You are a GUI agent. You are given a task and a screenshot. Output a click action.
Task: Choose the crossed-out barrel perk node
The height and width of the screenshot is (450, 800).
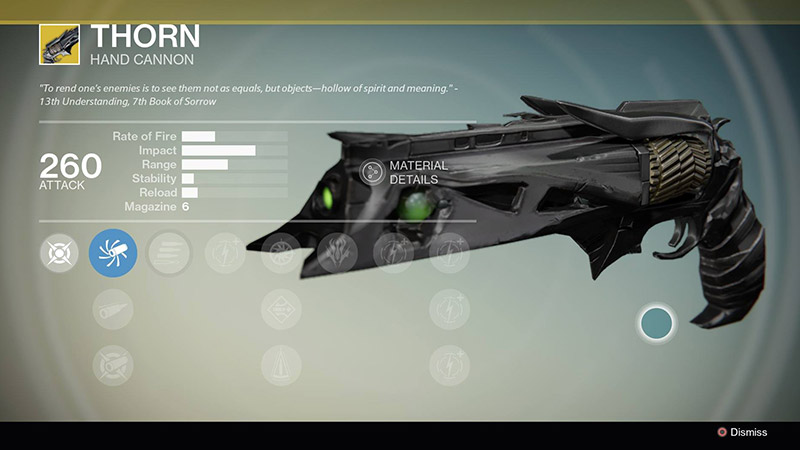pyautogui.click(x=113, y=365)
